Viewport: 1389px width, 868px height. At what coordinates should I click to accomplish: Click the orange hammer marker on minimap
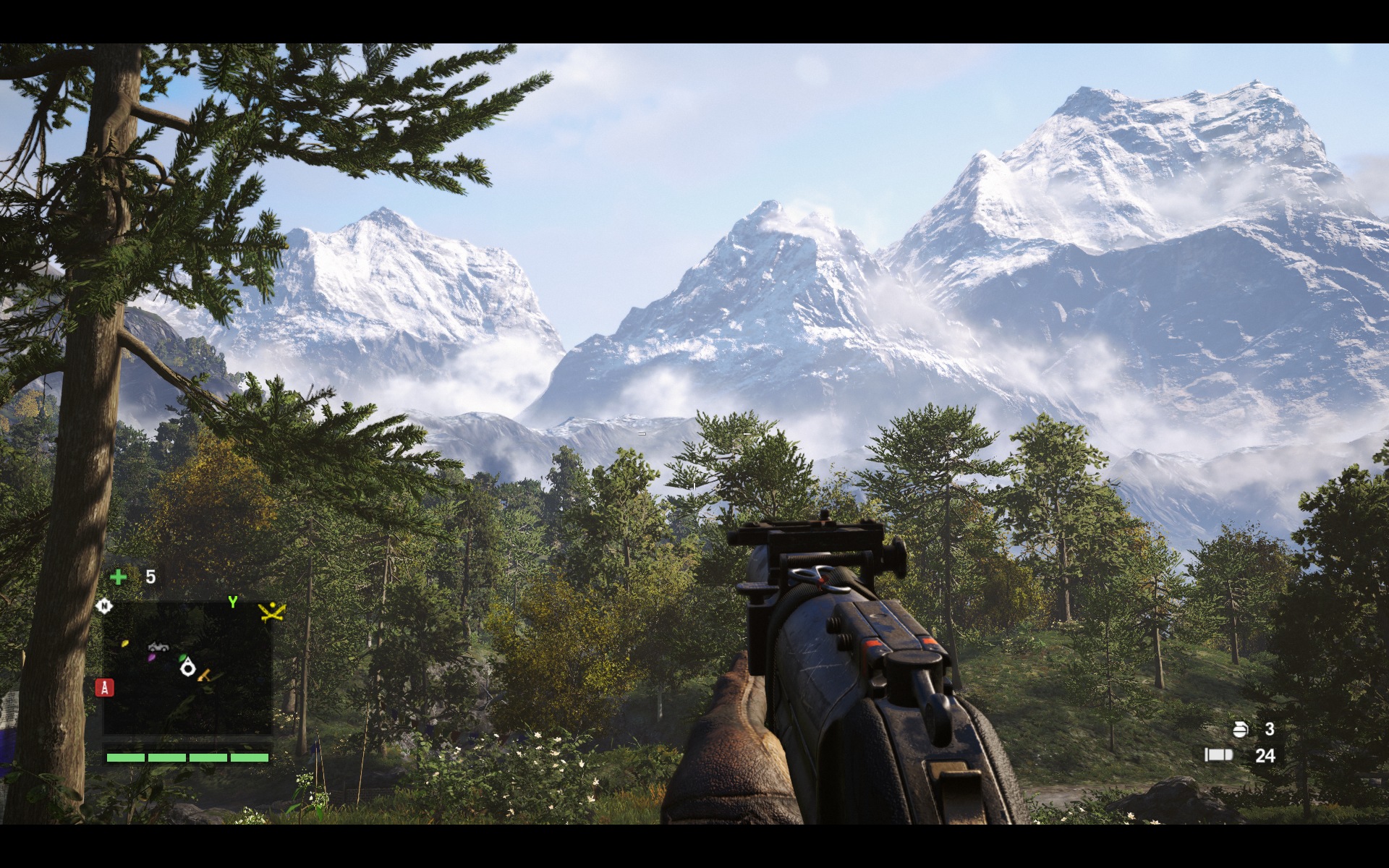(x=205, y=676)
